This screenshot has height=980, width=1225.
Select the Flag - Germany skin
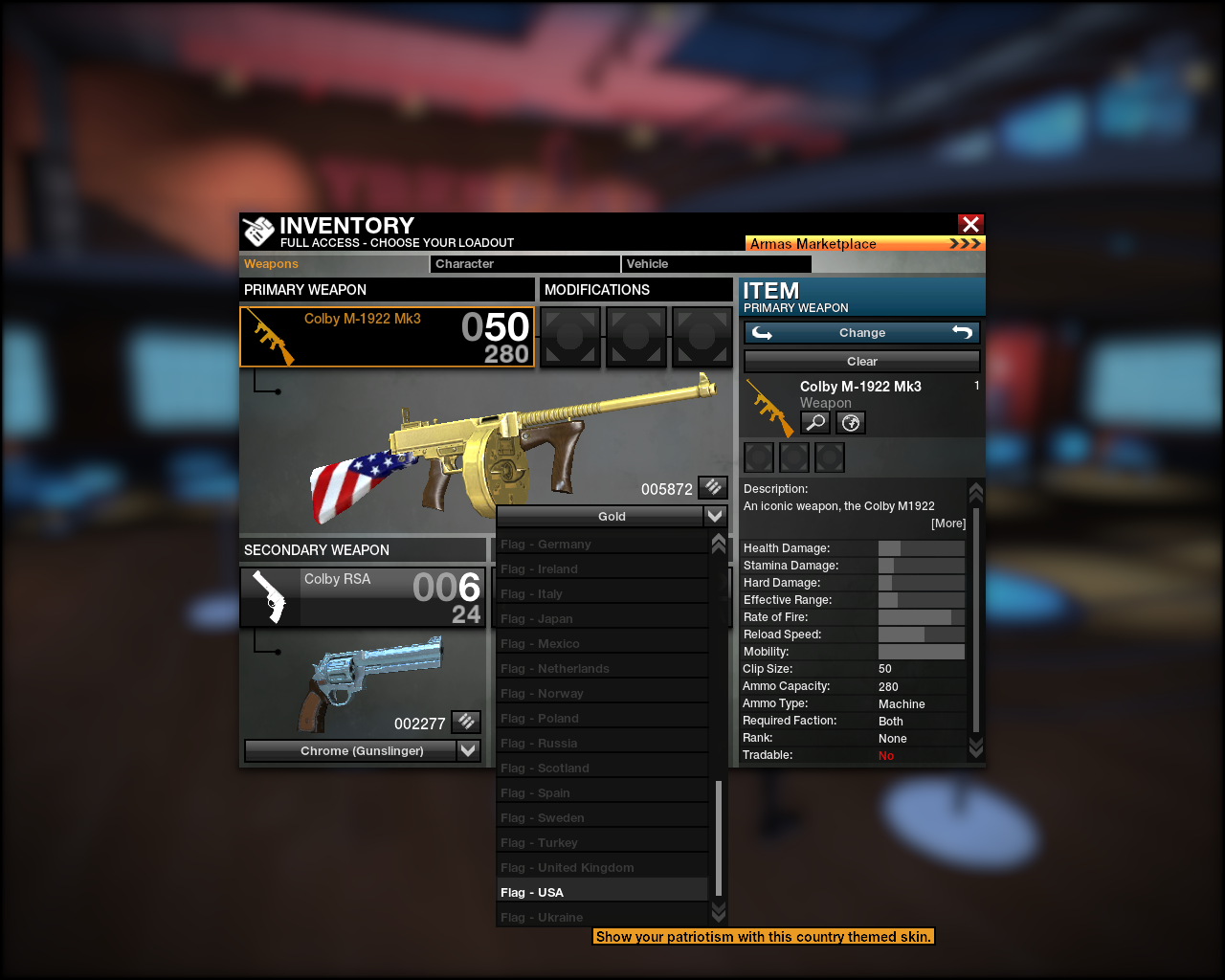point(602,545)
